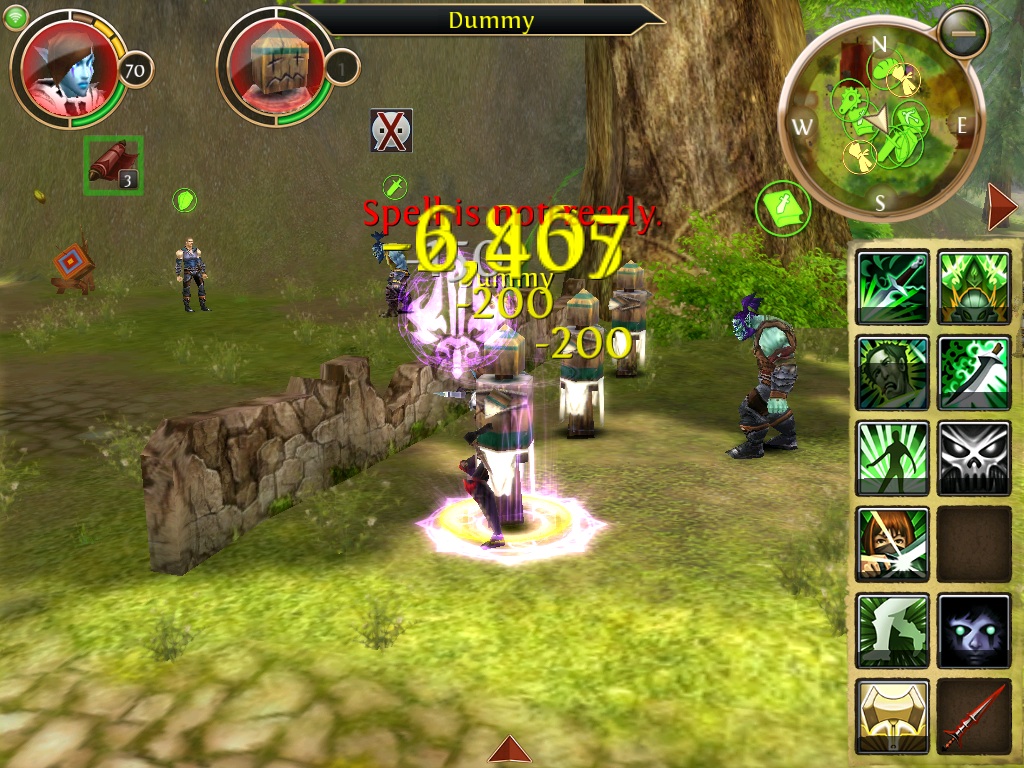Activate the thrown dagger skill
1024x768 pixels.
tap(892, 287)
